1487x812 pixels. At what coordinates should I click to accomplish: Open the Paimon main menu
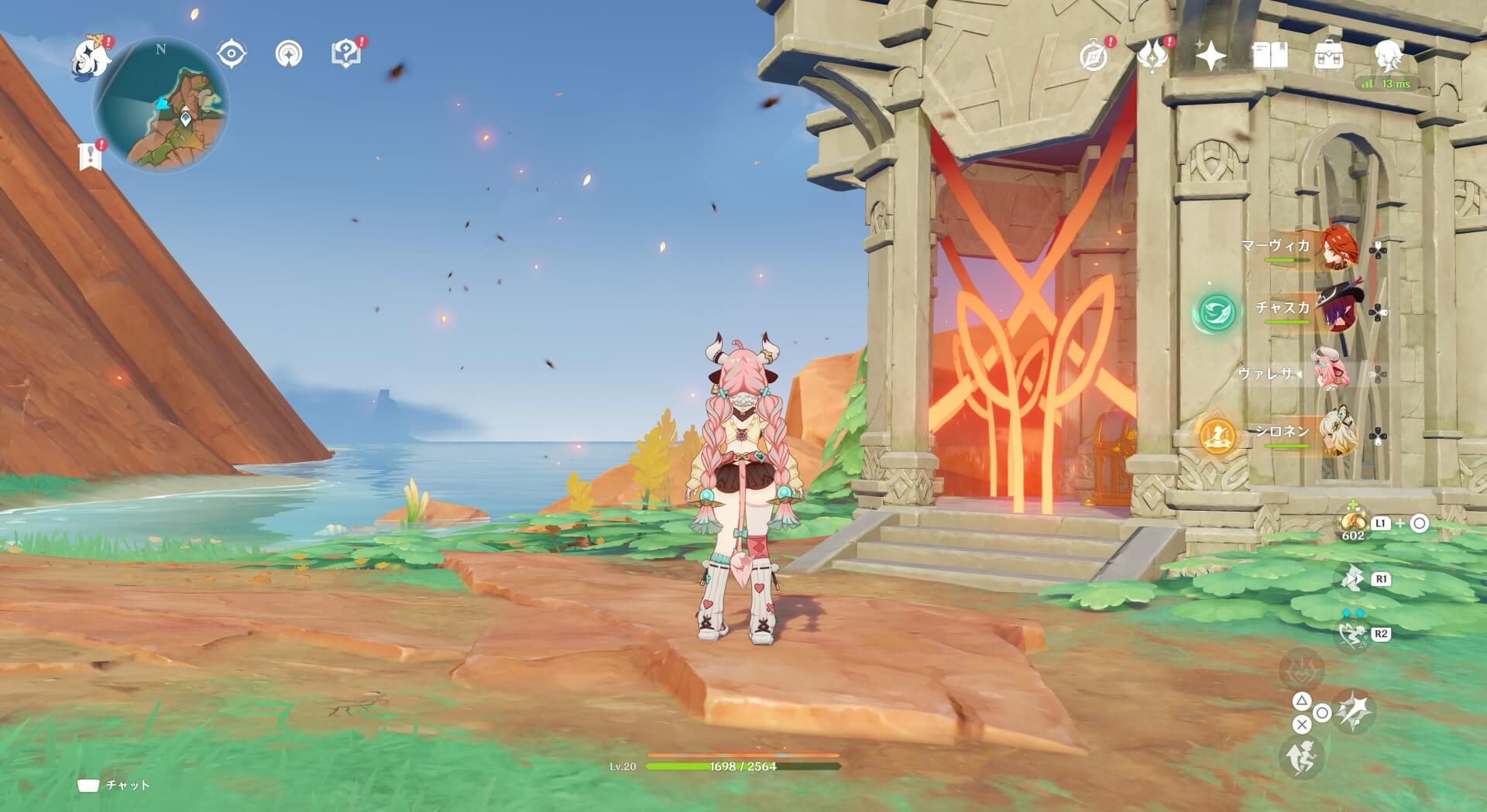click(91, 59)
